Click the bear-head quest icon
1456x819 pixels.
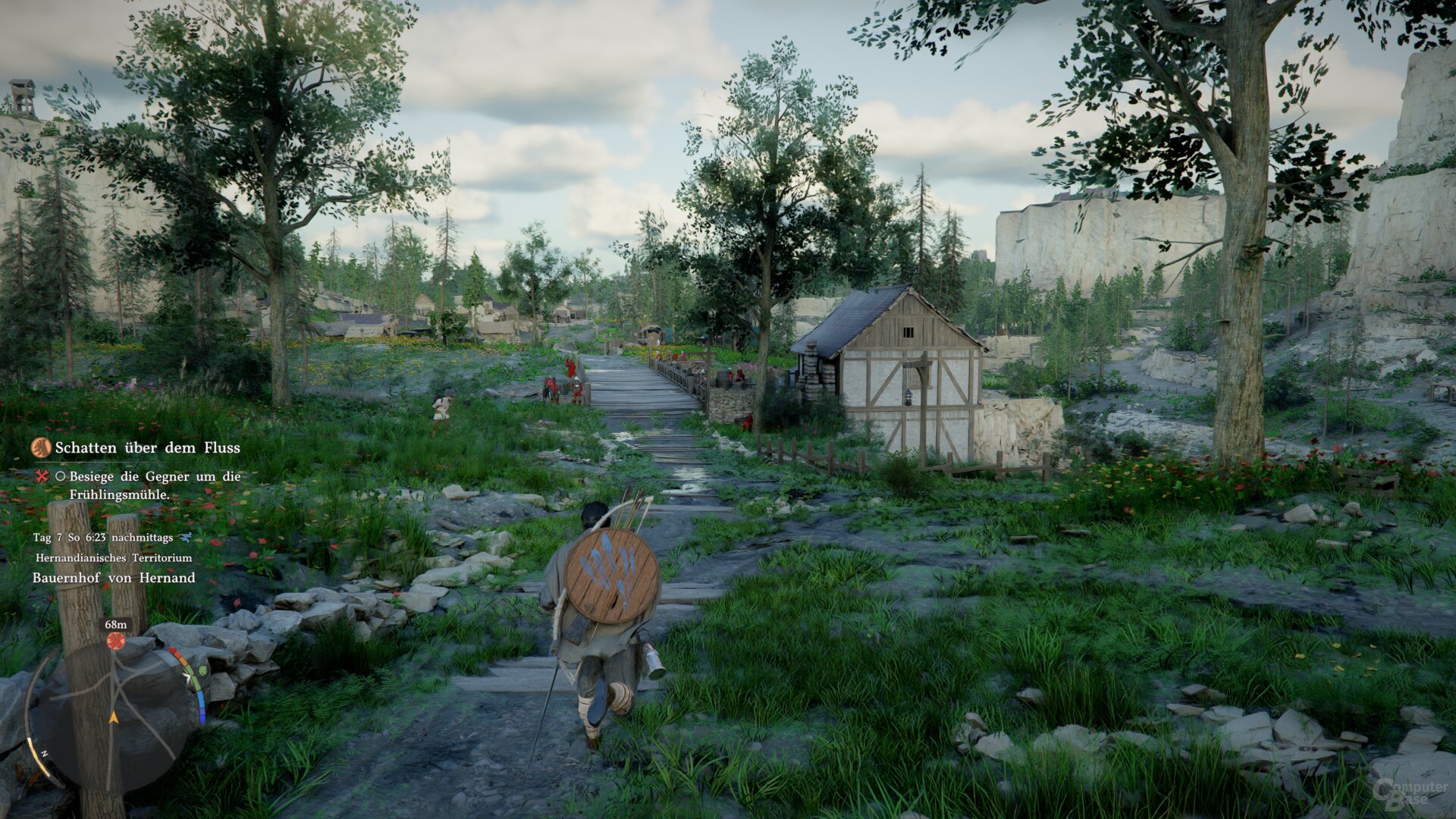(x=41, y=447)
